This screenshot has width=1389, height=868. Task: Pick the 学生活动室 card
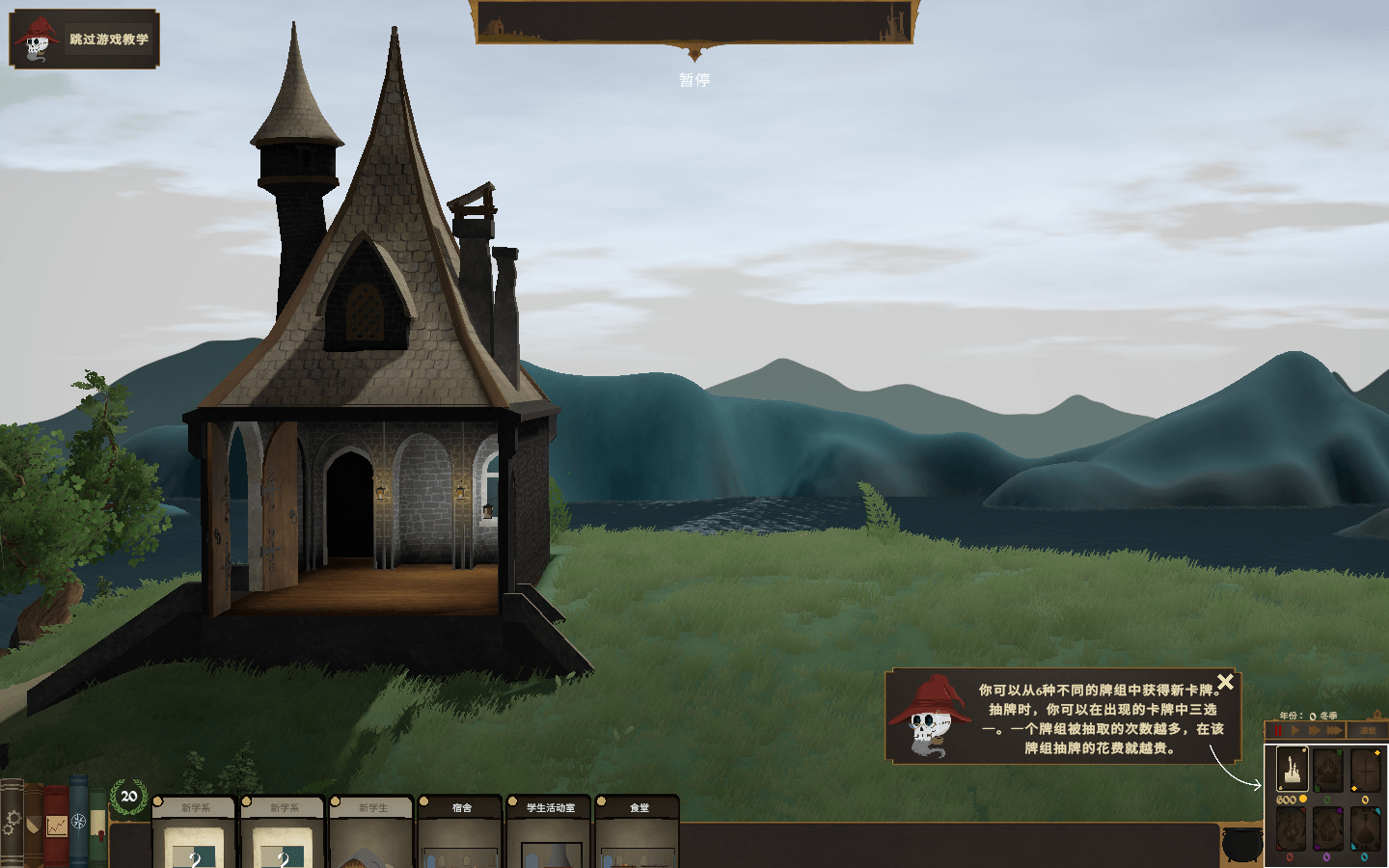pyautogui.click(x=550, y=829)
